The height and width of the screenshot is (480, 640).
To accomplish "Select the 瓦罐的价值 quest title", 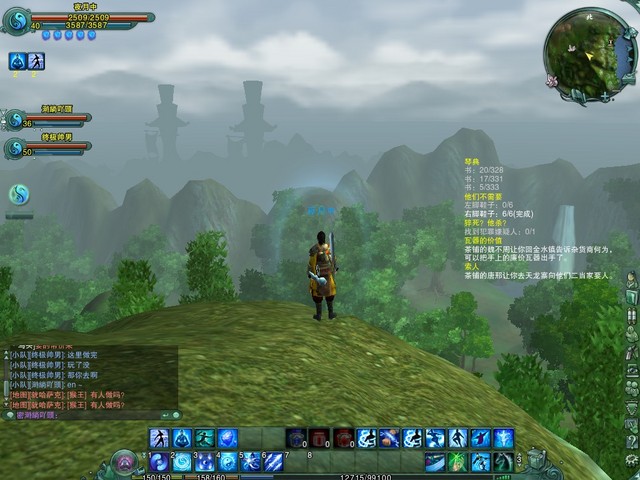I will click(x=484, y=241).
